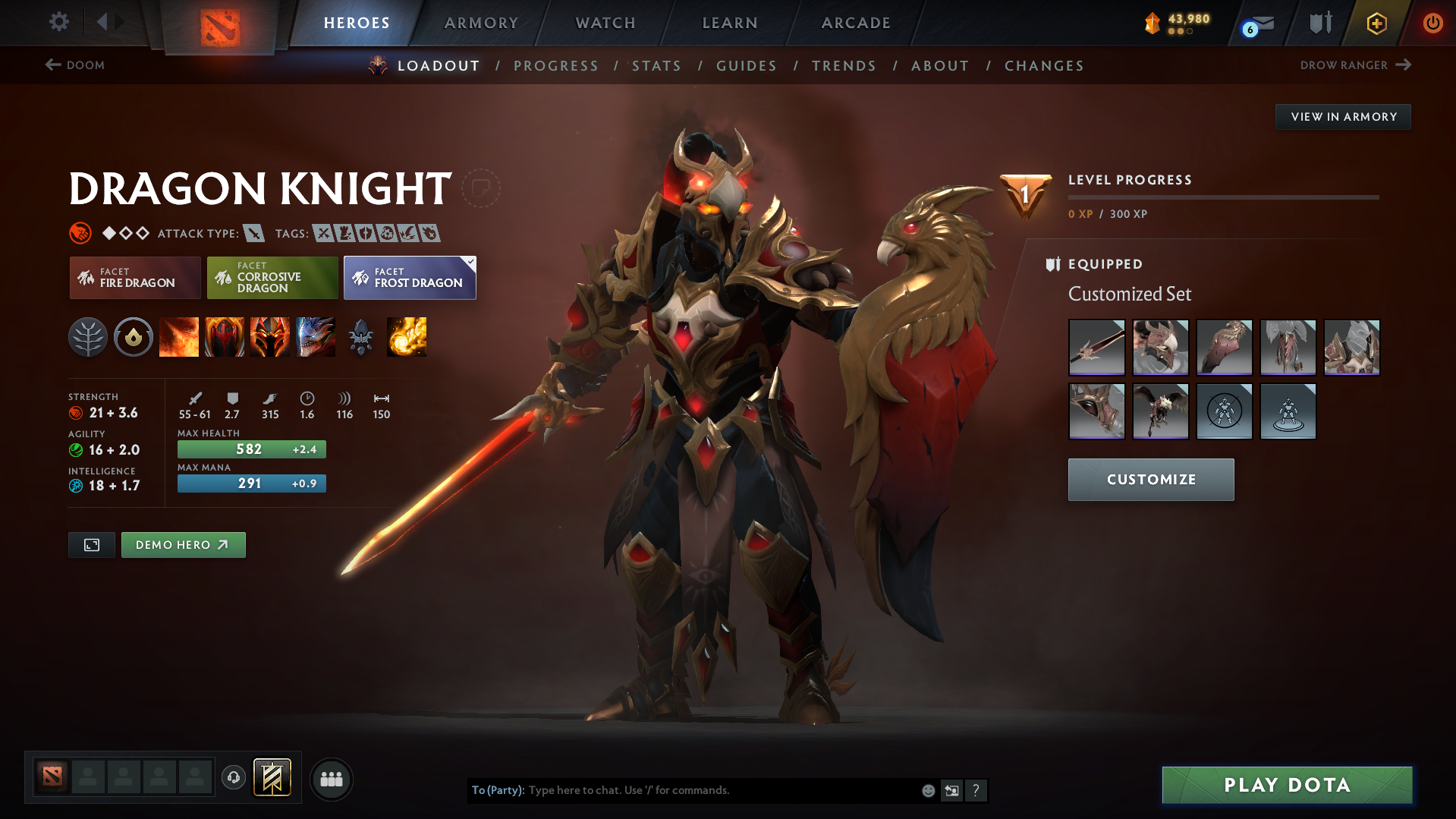Click the CUSTOMIZE button under Equipped
1456x819 pixels.
1150,479
